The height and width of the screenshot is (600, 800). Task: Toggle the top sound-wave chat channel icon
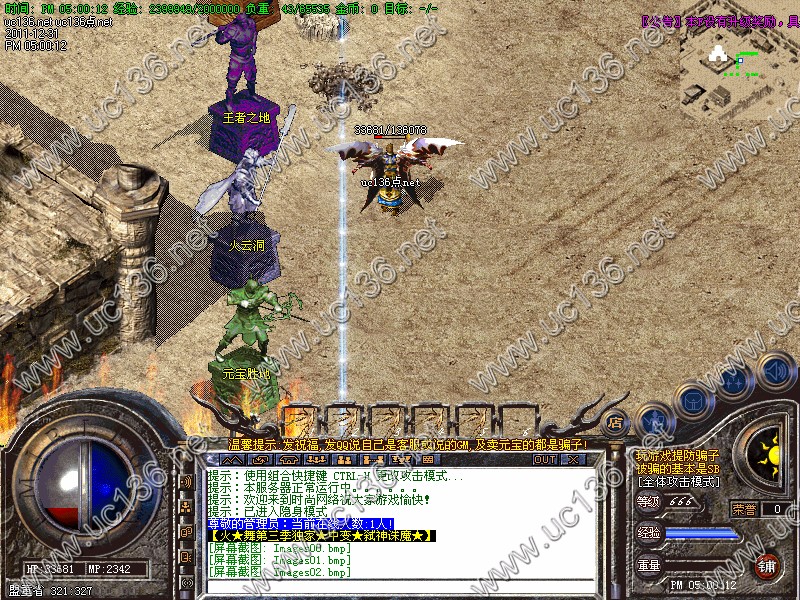pos(187,482)
